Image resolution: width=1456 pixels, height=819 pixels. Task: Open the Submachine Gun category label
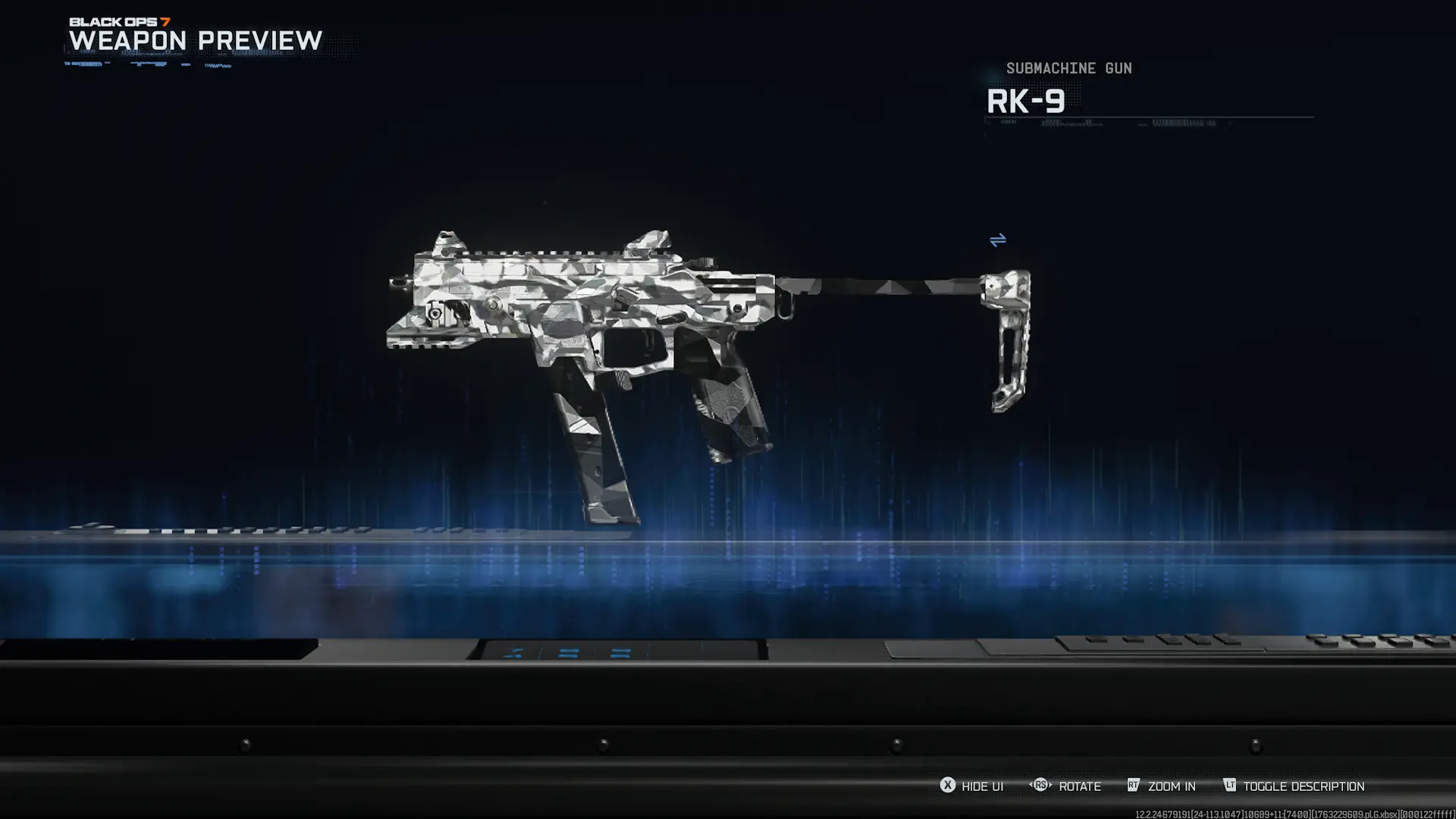click(x=1068, y=67)
